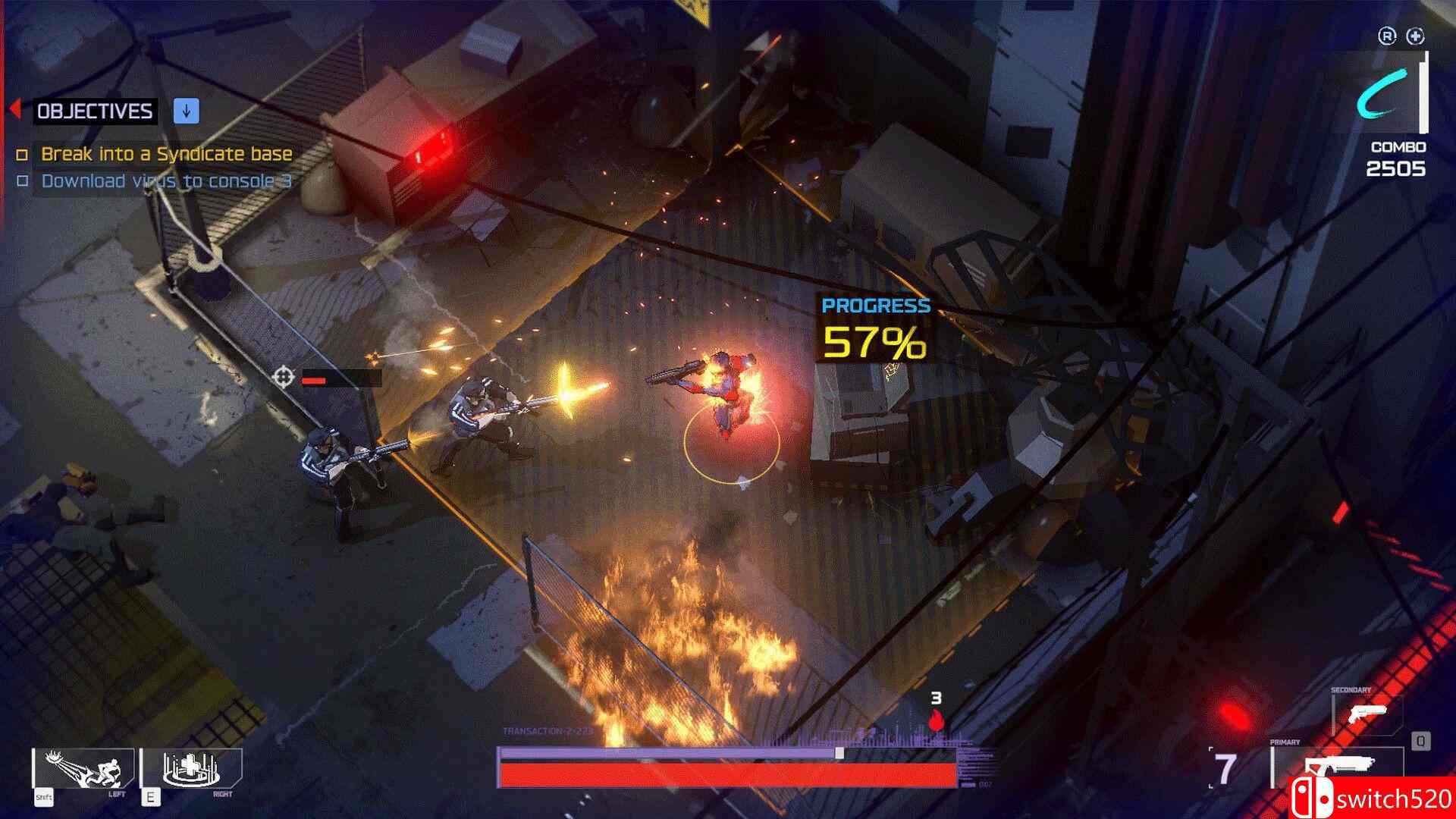The width and height of the screenshot is (1456, 819).
Task: Click the Shift key badge under the dash ability
Action: tap(44, 796)
